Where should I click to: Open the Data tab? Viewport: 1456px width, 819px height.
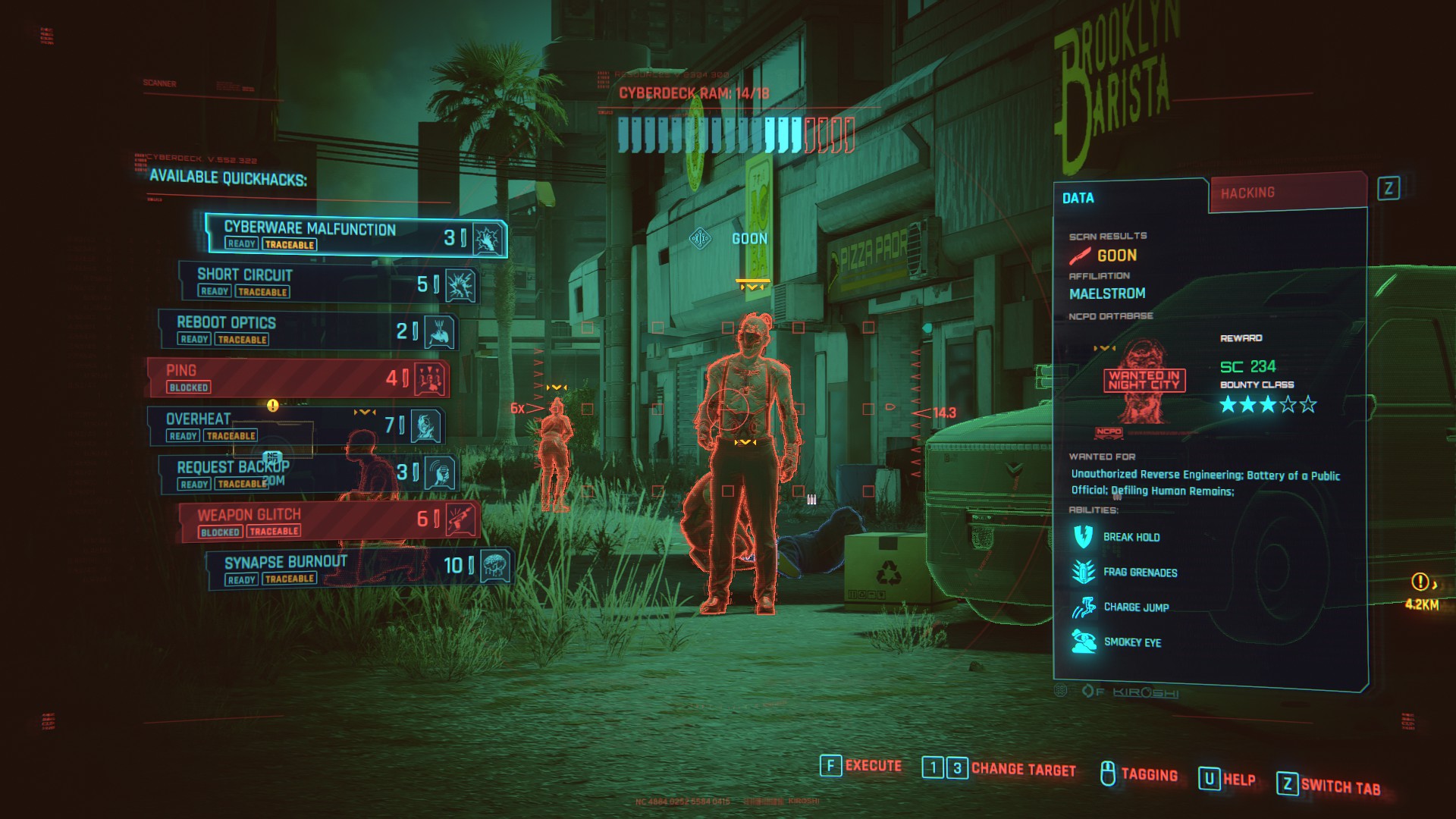pos(1130,198)
